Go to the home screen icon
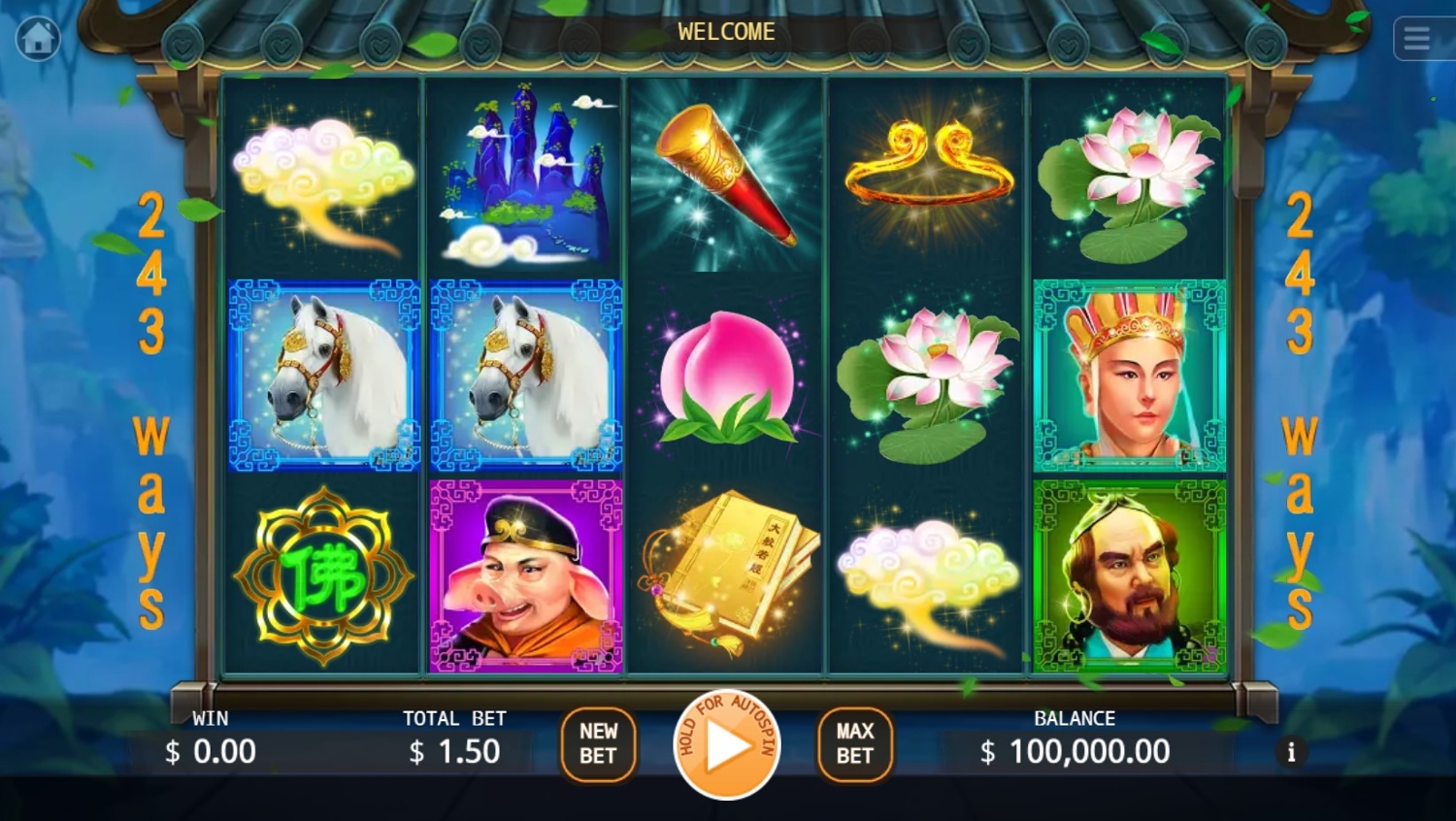Screen dimensions: 1456x821 pyautogui.click(x=38, y=39)
